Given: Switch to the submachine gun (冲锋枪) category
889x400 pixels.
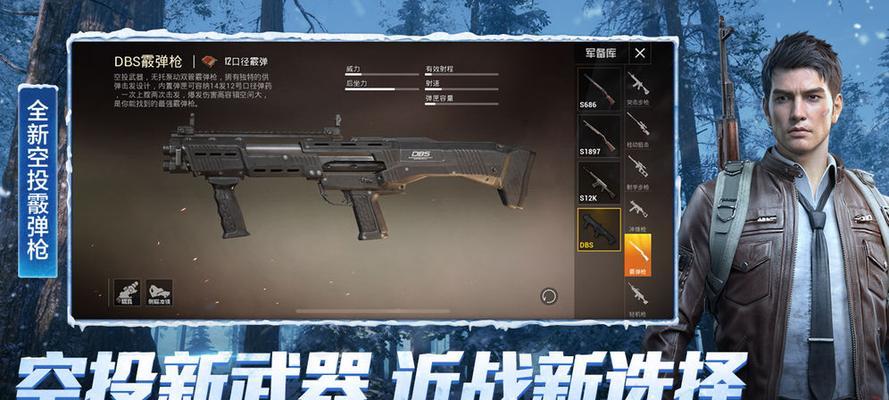Looking at the screenshot, I should pos(637,212).
